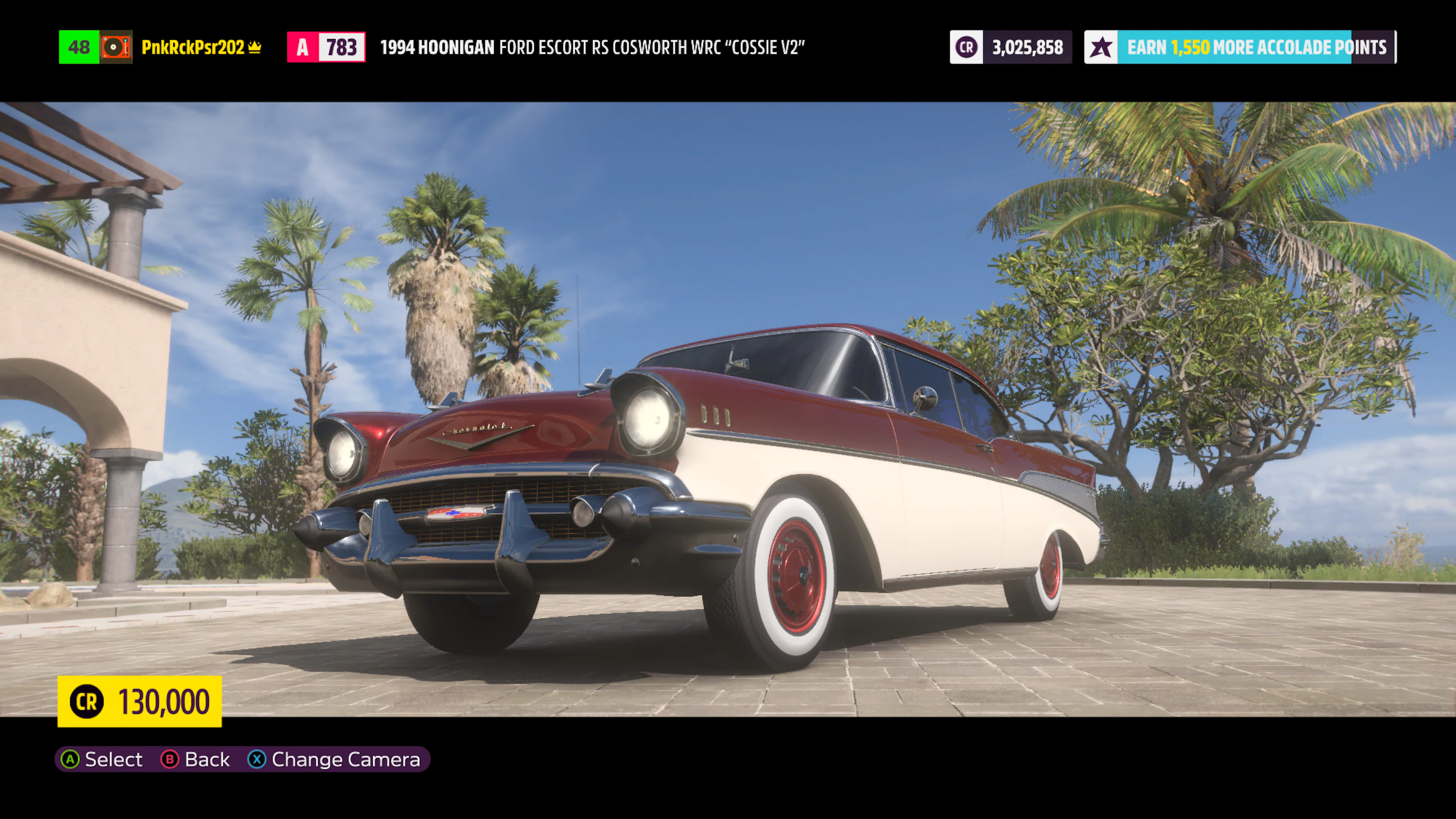
Task: Open the accolade points tracker banner
Action: 1240,47
